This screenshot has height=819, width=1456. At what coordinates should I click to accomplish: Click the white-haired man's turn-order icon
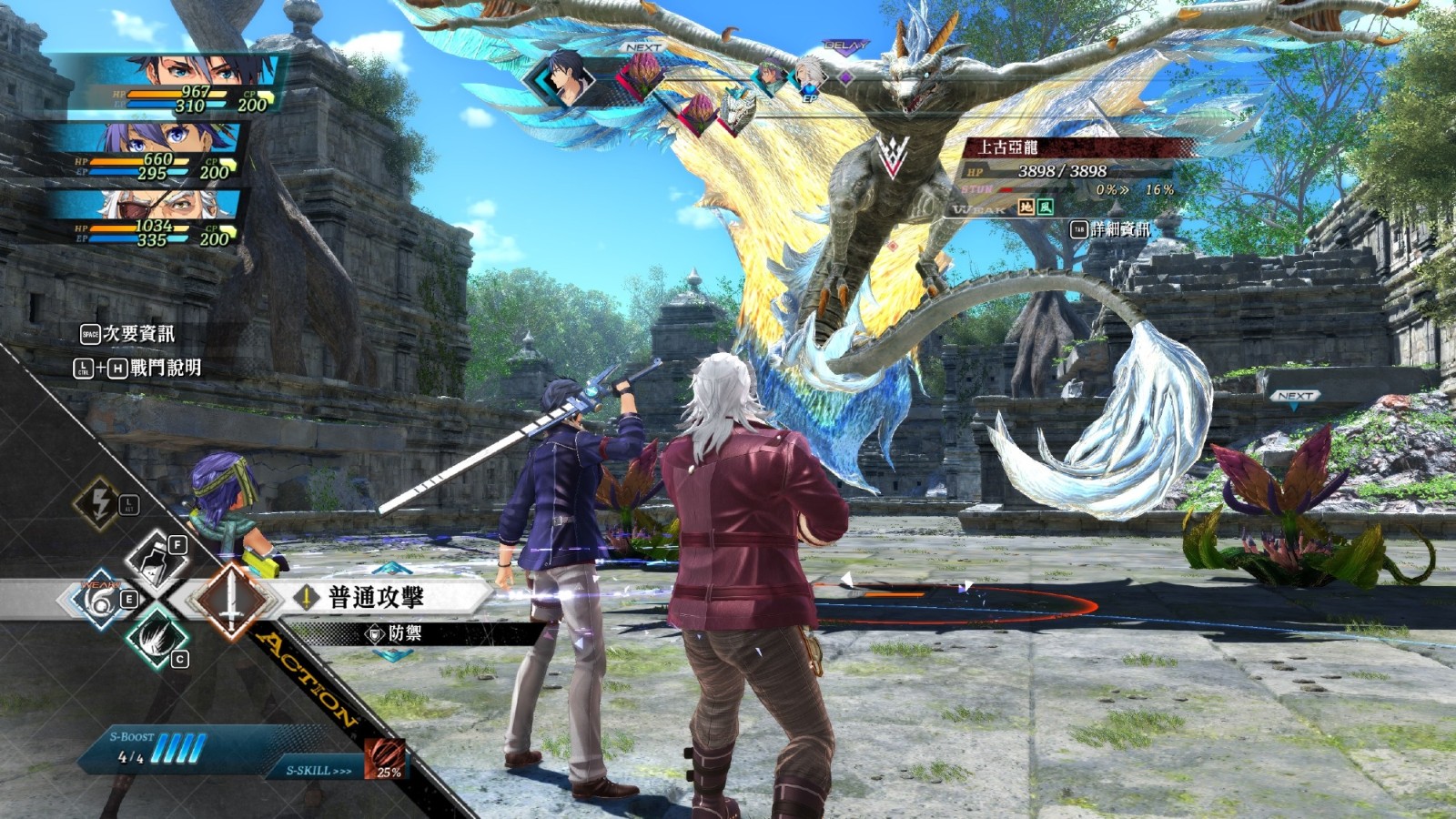tap(808, 73)
